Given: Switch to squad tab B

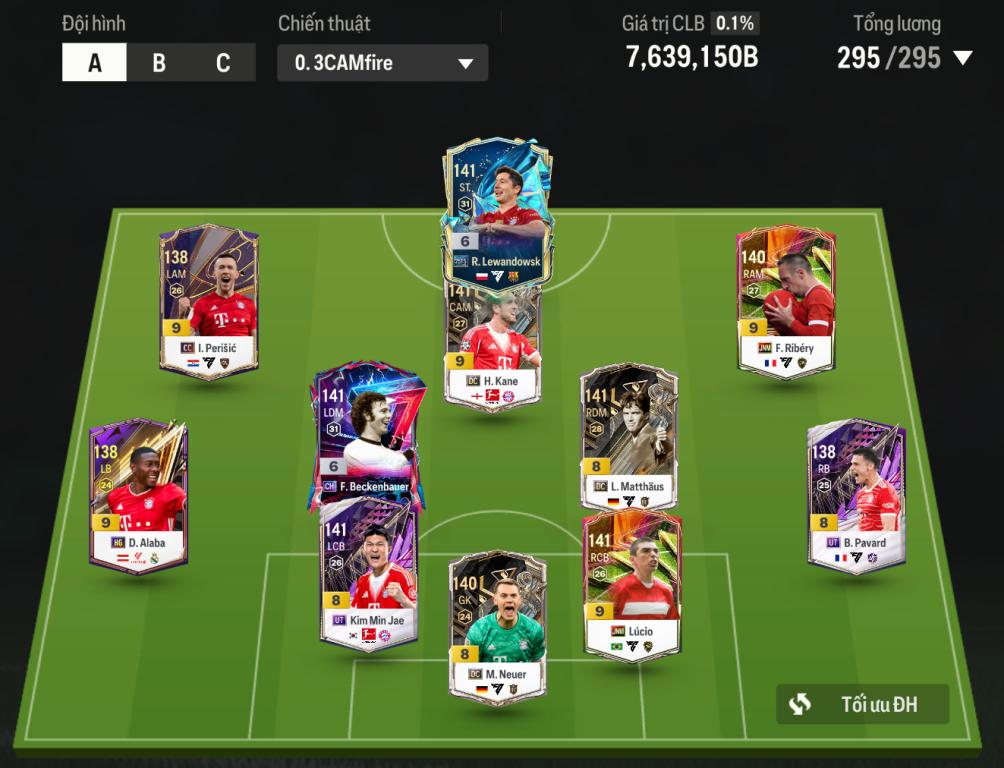Looking at the screenshot, I should [x=159, y=63].
